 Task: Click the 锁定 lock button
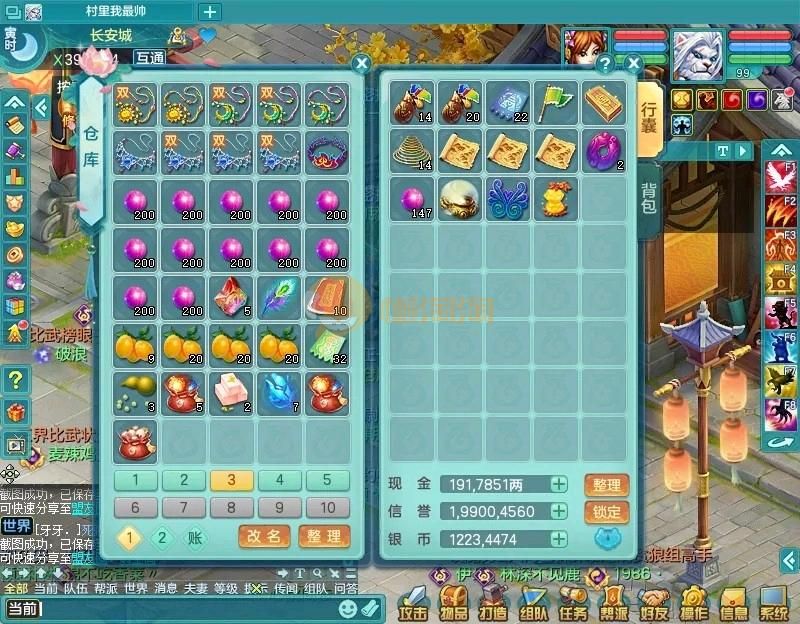point(606,512)
